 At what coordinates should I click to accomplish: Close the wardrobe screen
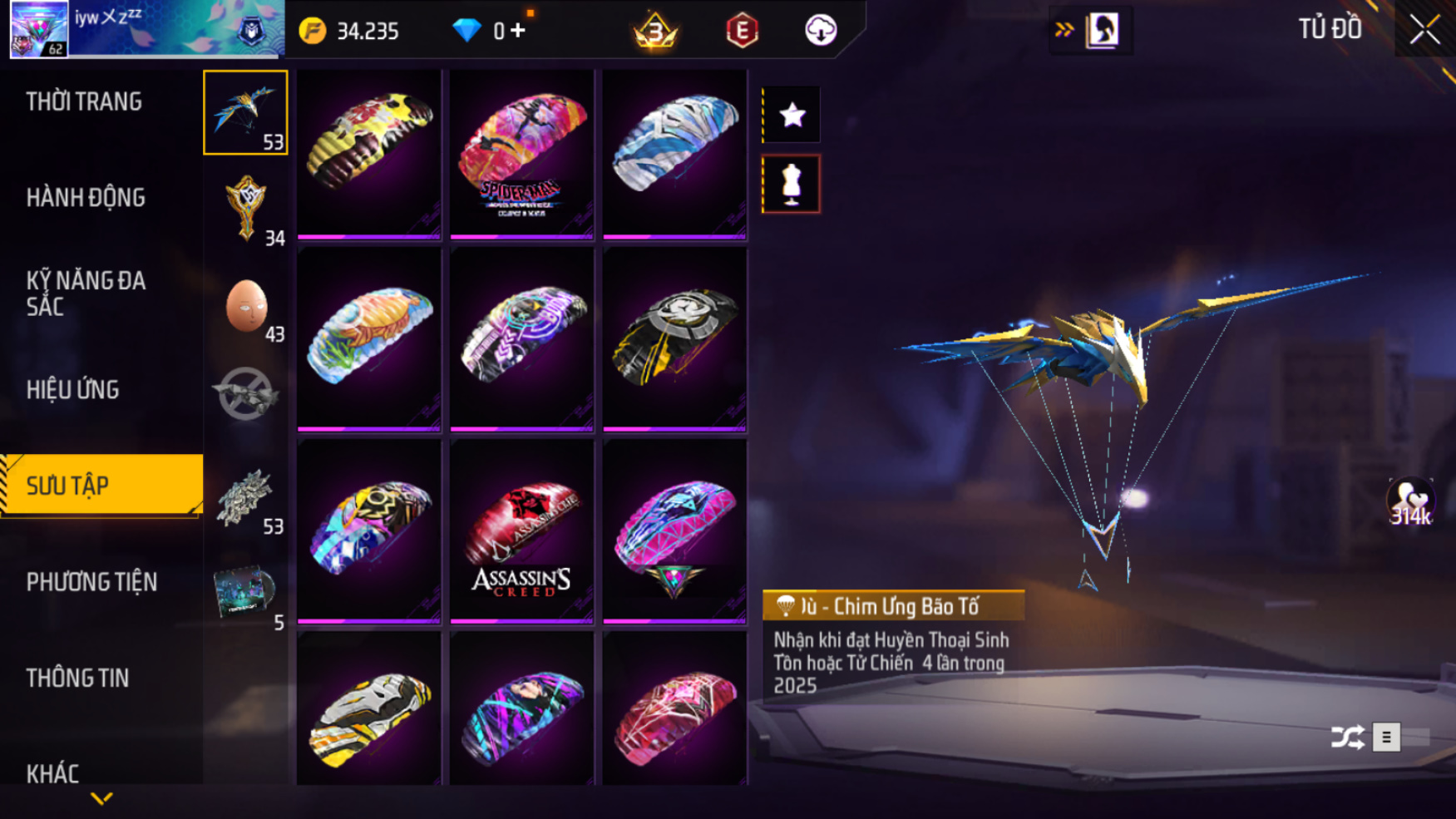pos(1424,30)
